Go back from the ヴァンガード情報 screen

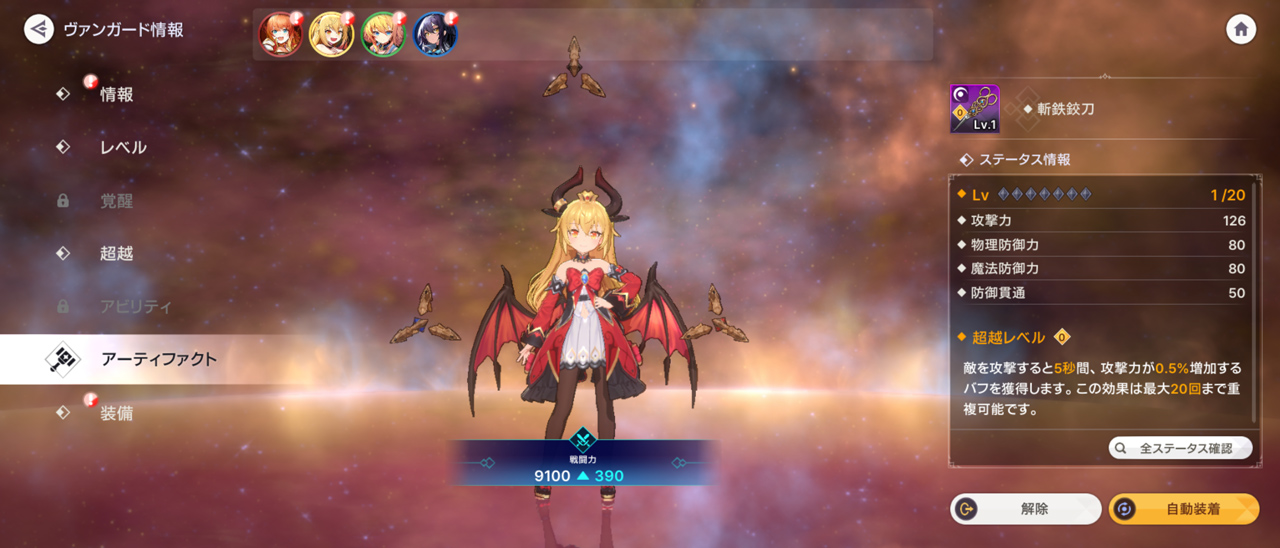click(39, 29)
